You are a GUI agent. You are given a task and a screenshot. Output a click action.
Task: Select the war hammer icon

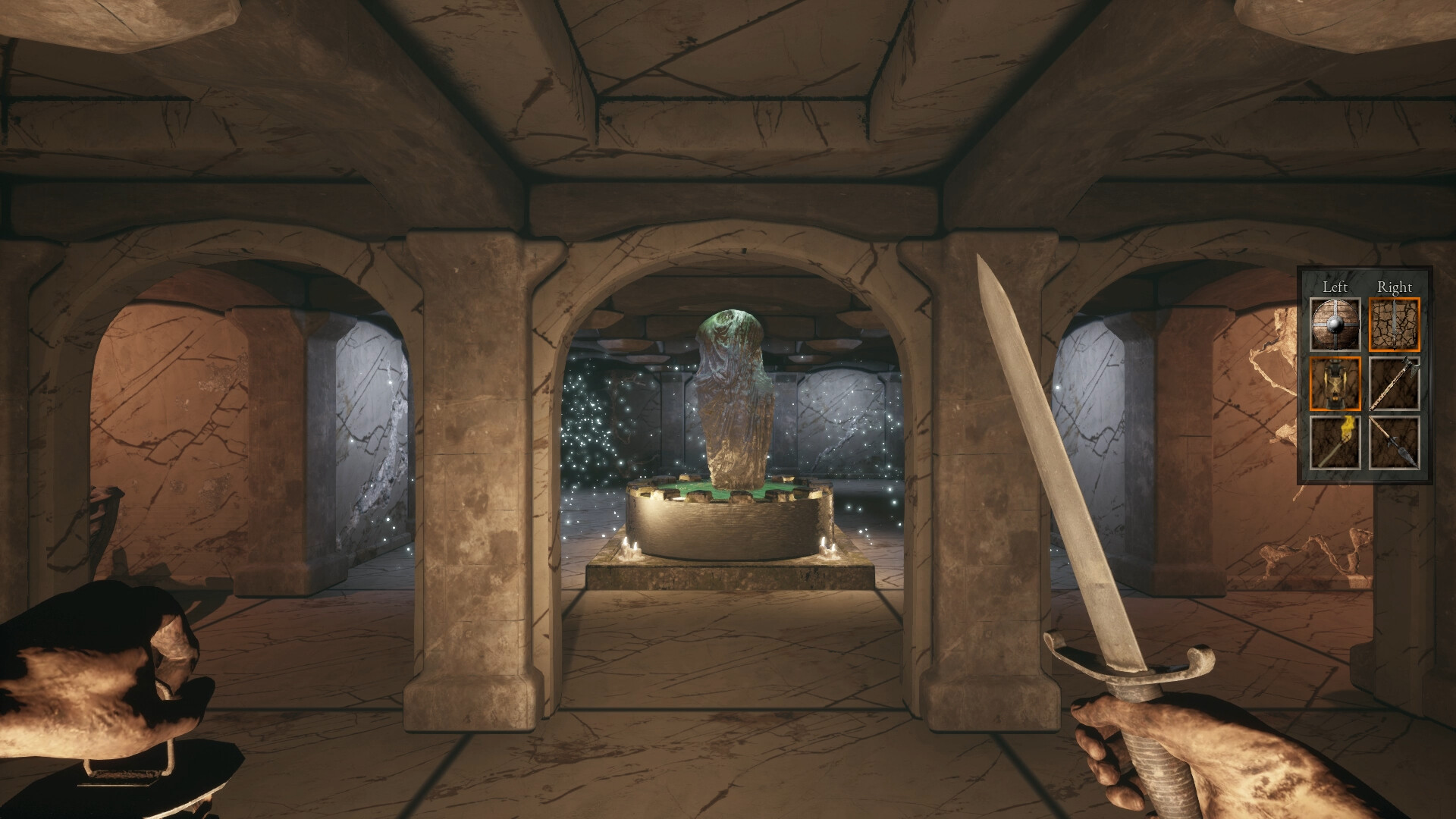click(1395, 384)
